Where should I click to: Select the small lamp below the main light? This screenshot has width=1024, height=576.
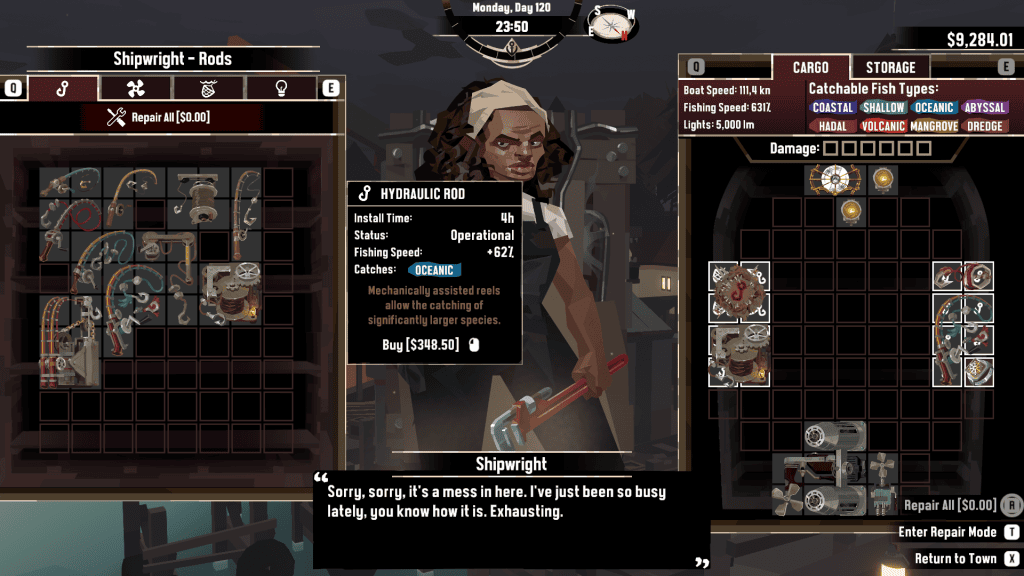(x=851, y=211)
